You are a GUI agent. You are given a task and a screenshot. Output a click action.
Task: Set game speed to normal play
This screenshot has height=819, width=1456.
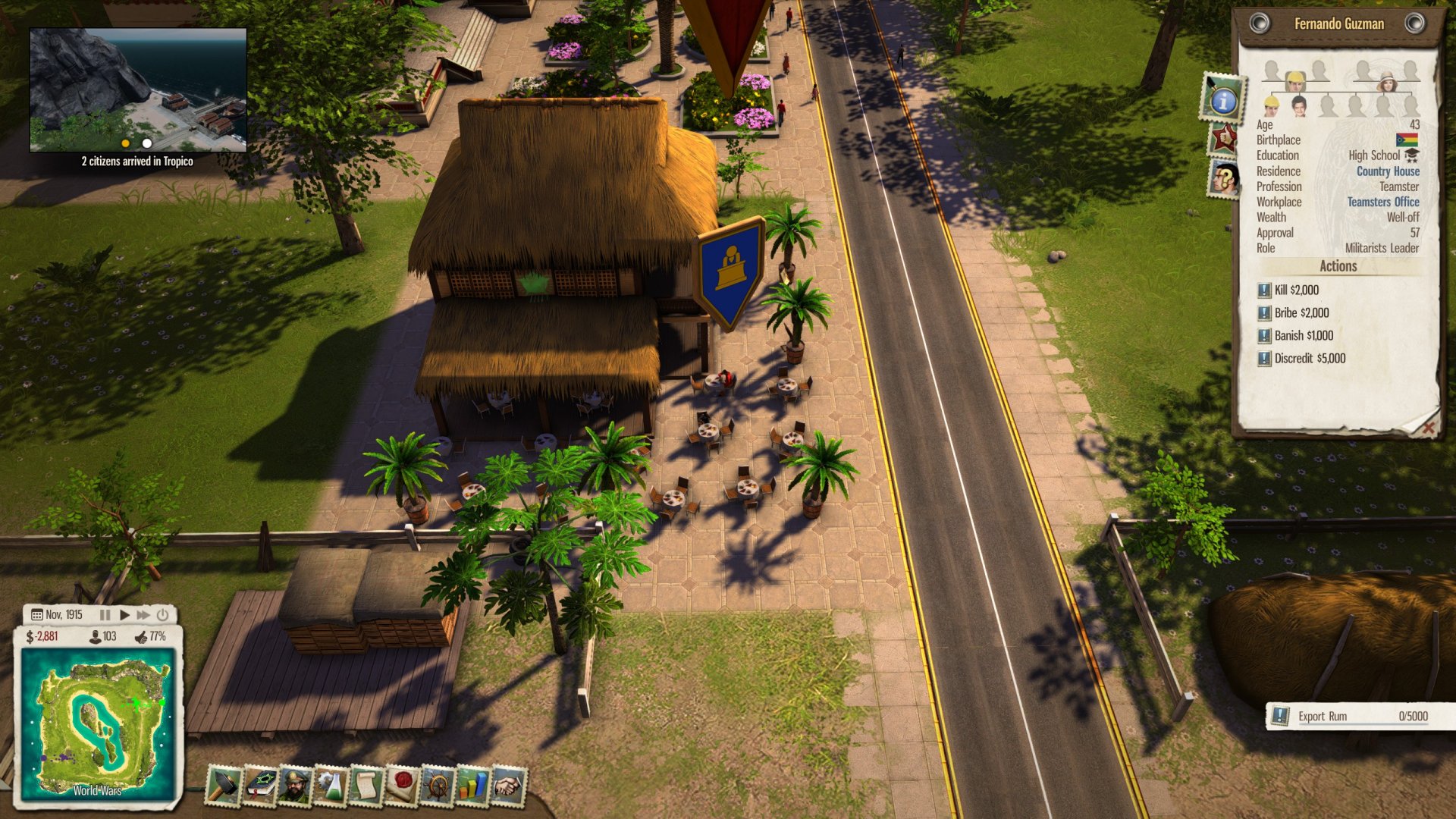click(x=124, y=615)
